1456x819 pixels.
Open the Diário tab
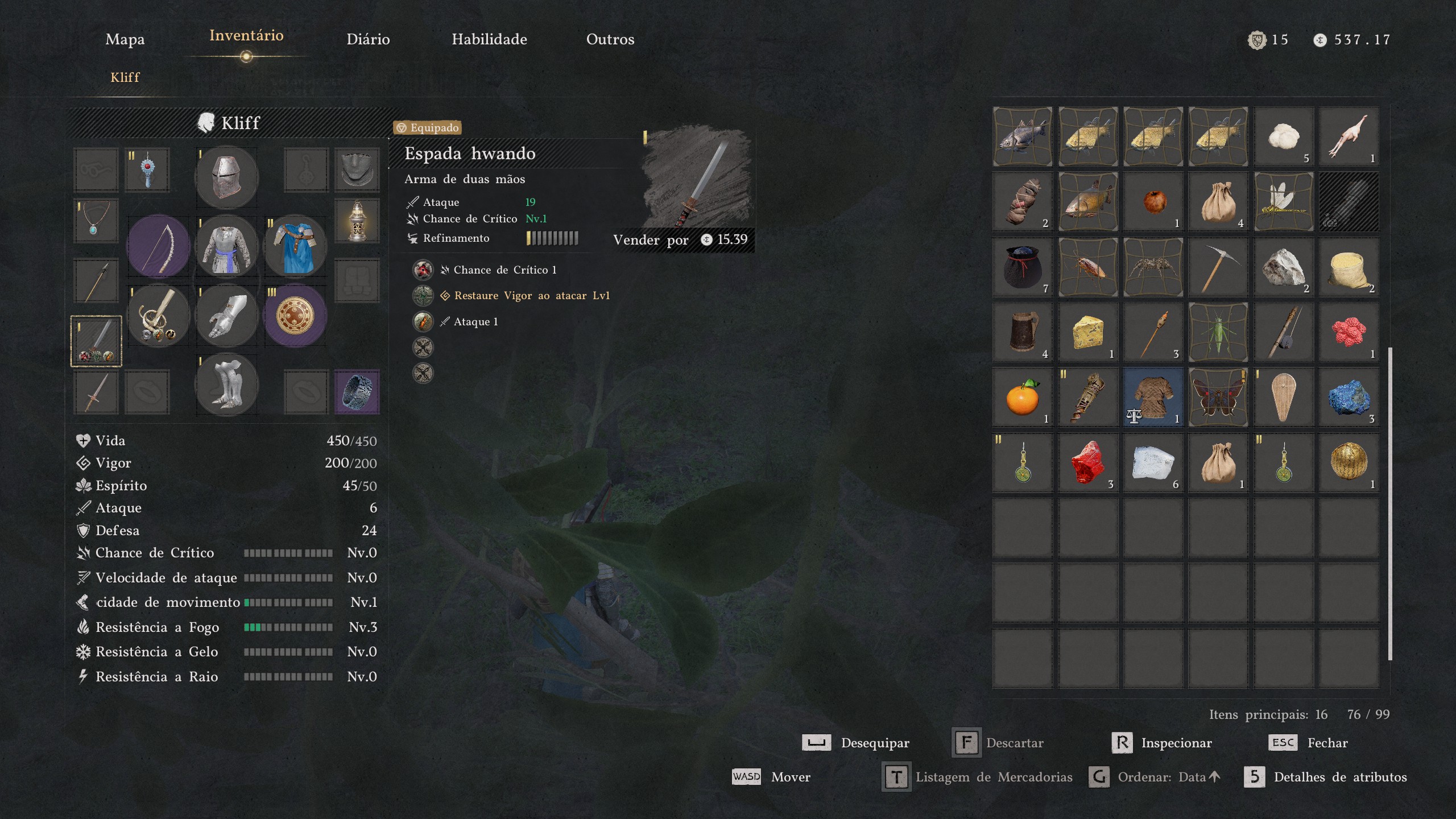tap(368, 39)
